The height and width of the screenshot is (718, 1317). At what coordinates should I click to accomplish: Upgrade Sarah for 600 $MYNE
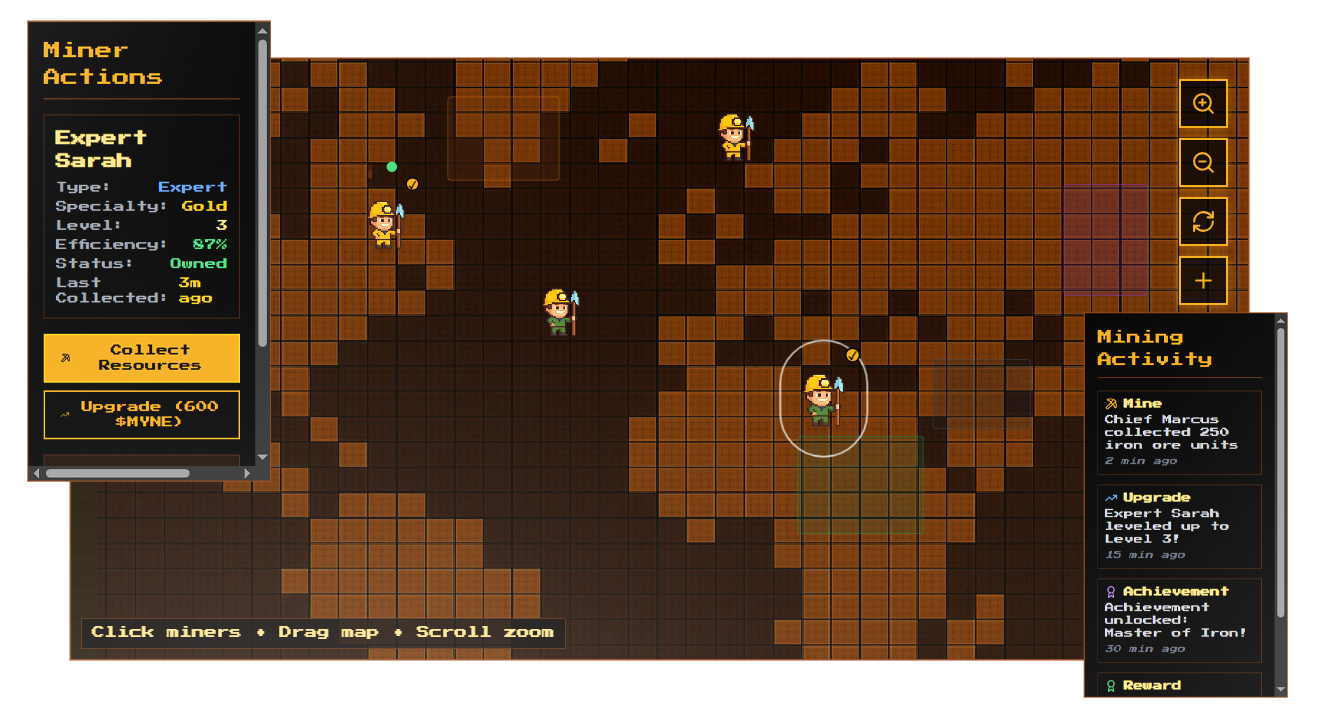tap(142, 414)
